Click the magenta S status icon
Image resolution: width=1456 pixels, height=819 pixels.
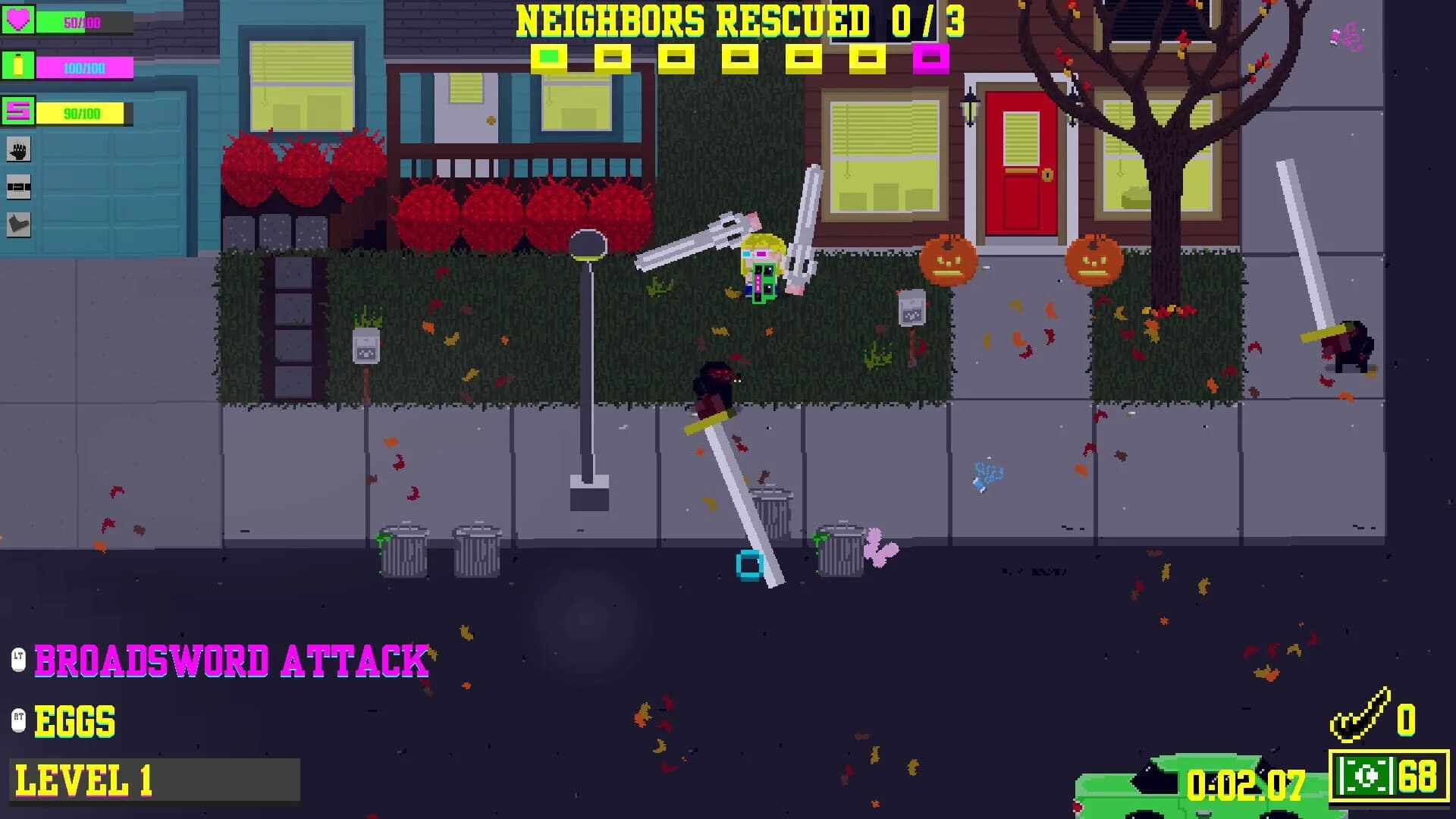click(x=17, y=112)
